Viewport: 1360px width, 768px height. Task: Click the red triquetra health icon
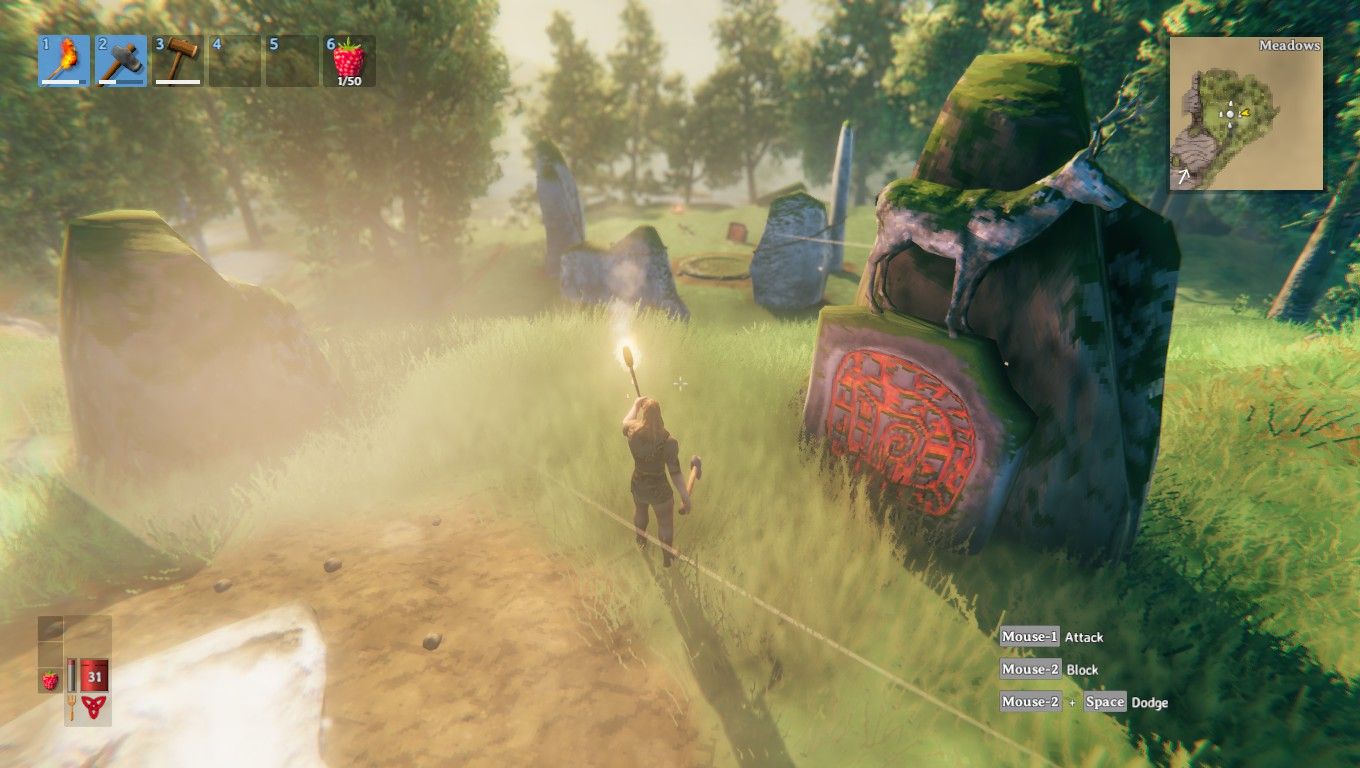(x=95, y=708)
